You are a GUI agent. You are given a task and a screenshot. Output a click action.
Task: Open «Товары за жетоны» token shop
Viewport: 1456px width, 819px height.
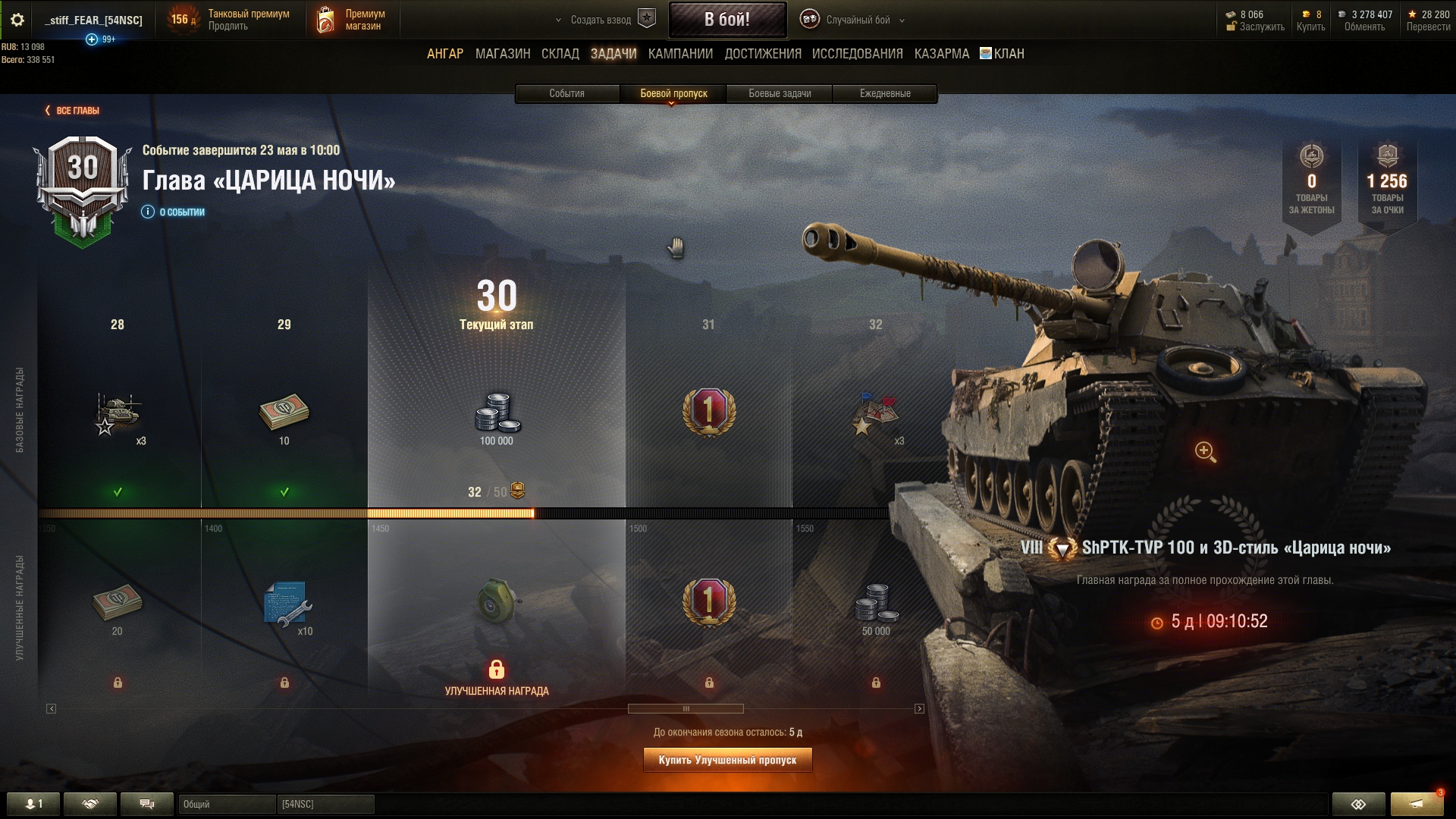tap(1311, 182)
